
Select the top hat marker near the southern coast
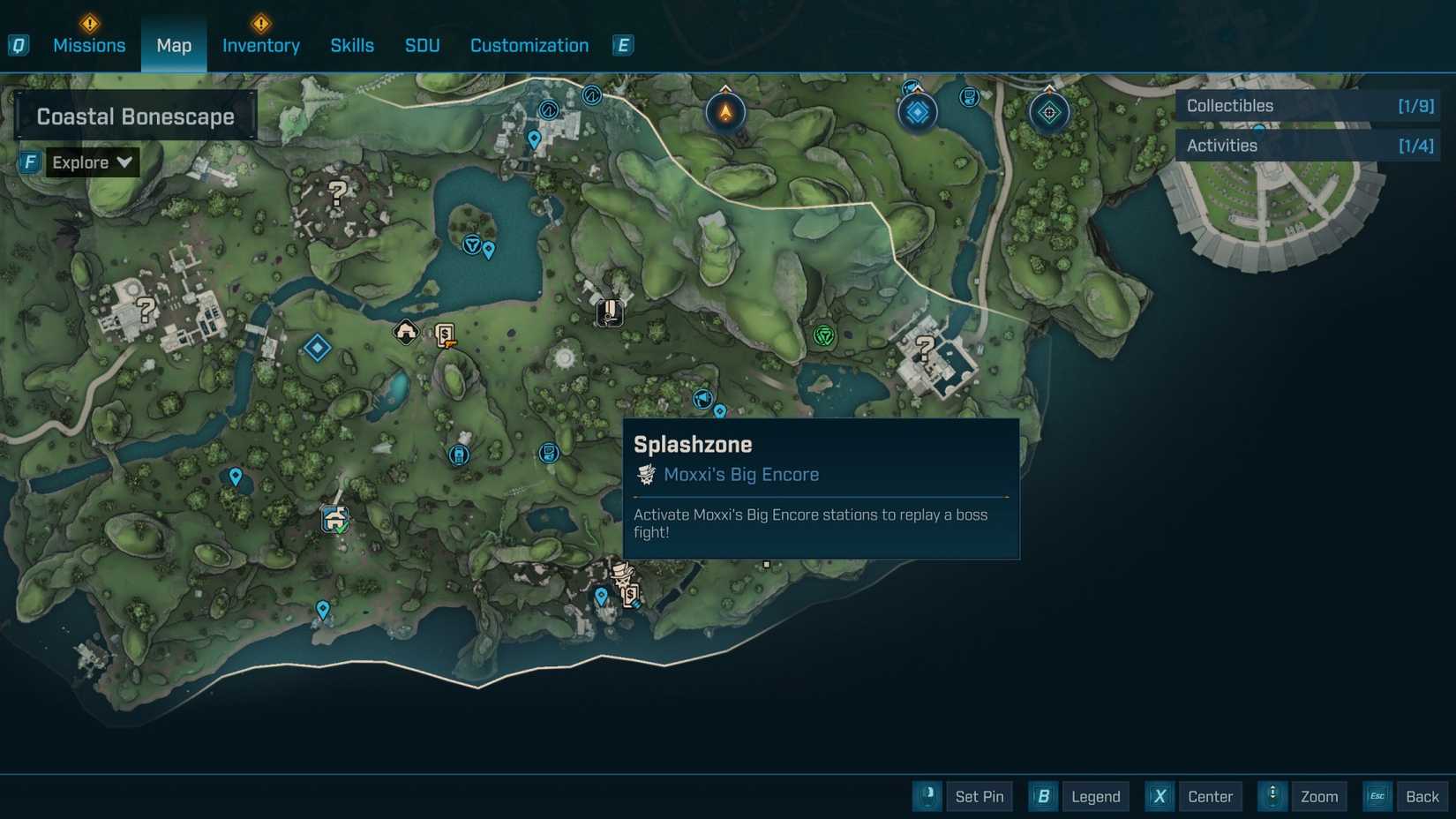pyautogui.click(x=622, y=575)
